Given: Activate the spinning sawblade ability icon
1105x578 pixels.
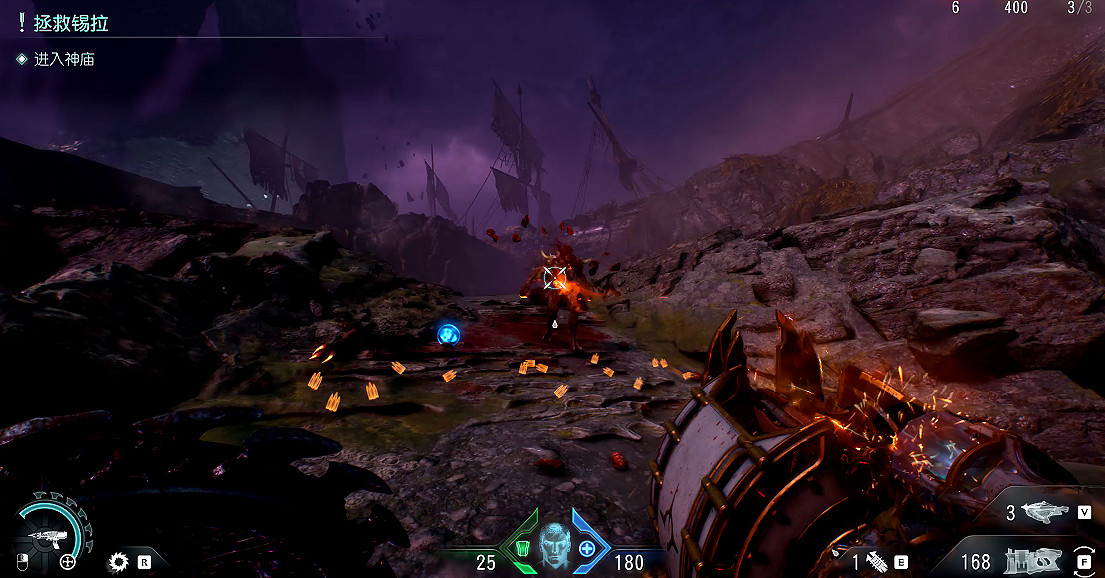Looking at the screenshot, I should (x=120, y=562).
